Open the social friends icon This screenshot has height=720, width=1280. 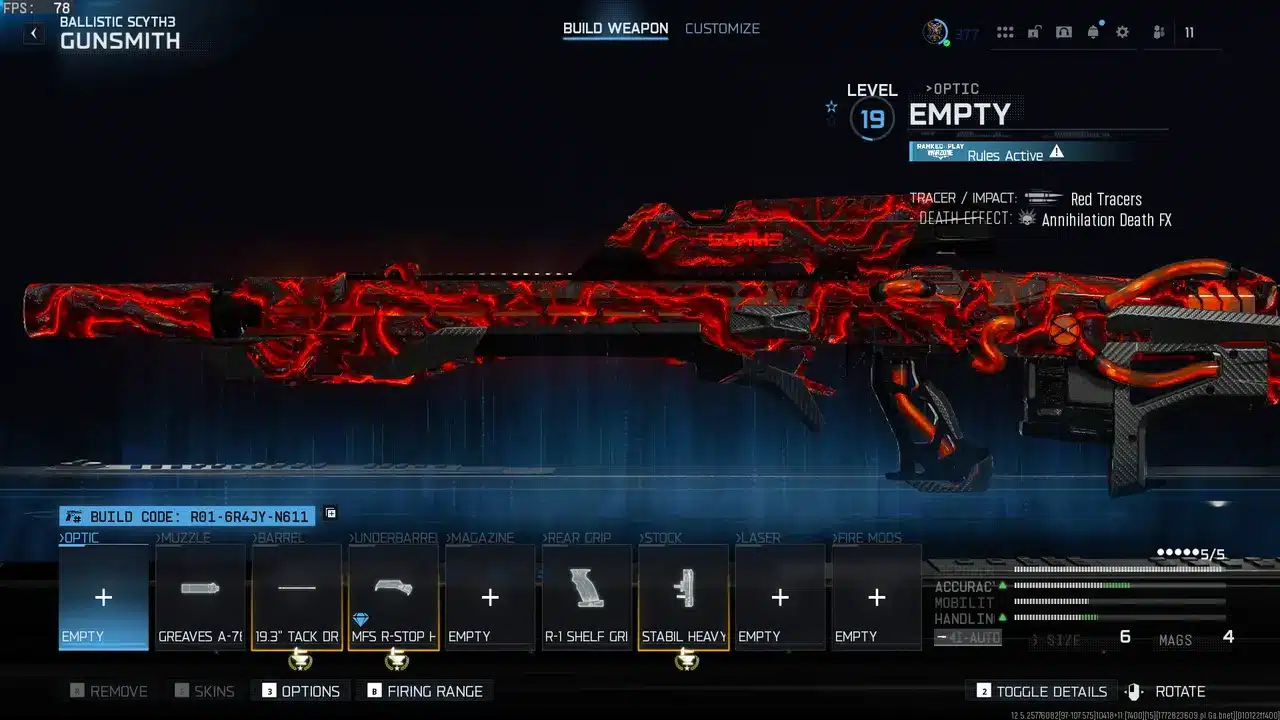[1158, 32]
